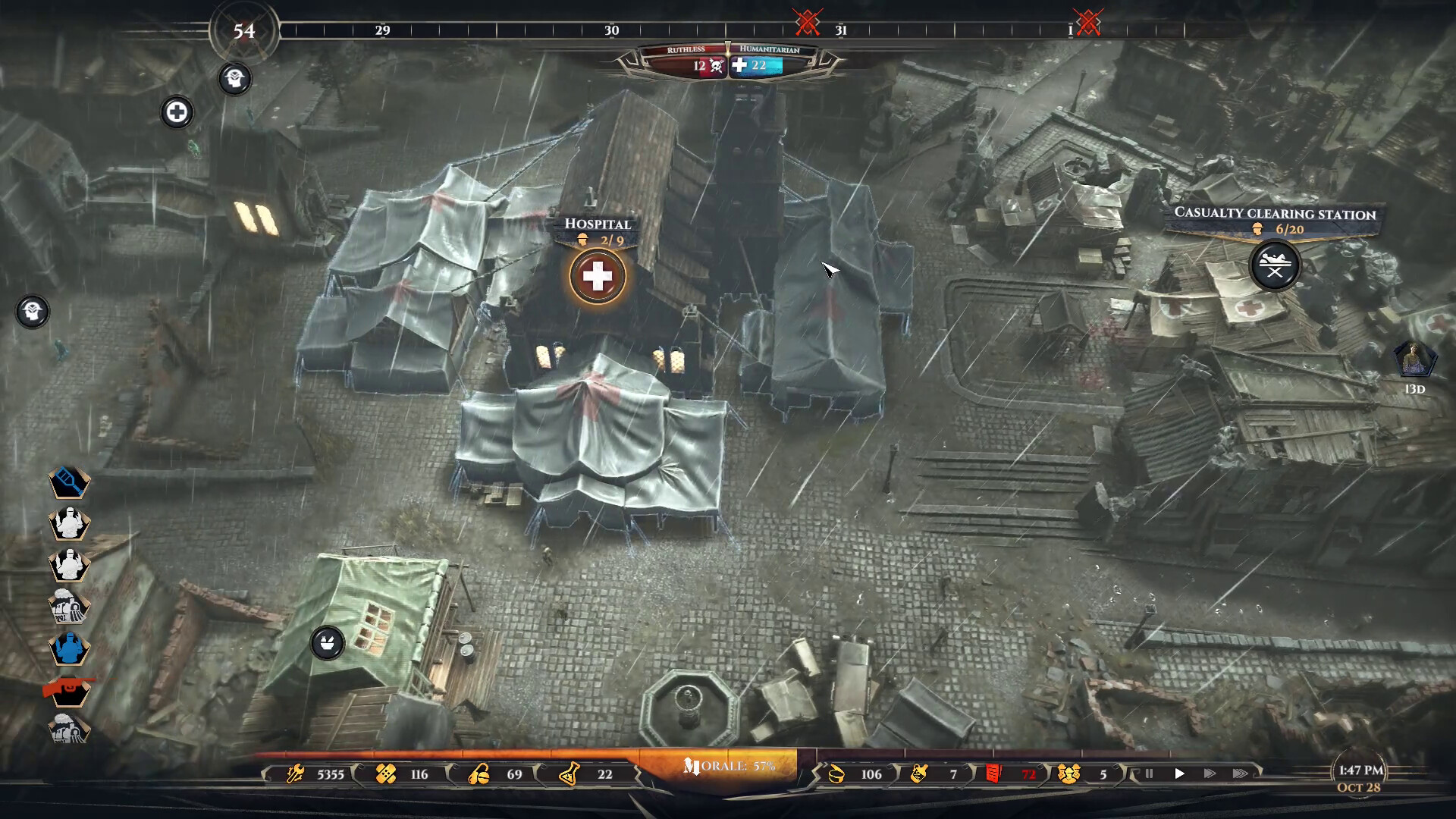Screen dimensions: 1456x819
Task: Click the skull circle icon at top left
Action: 235,79
